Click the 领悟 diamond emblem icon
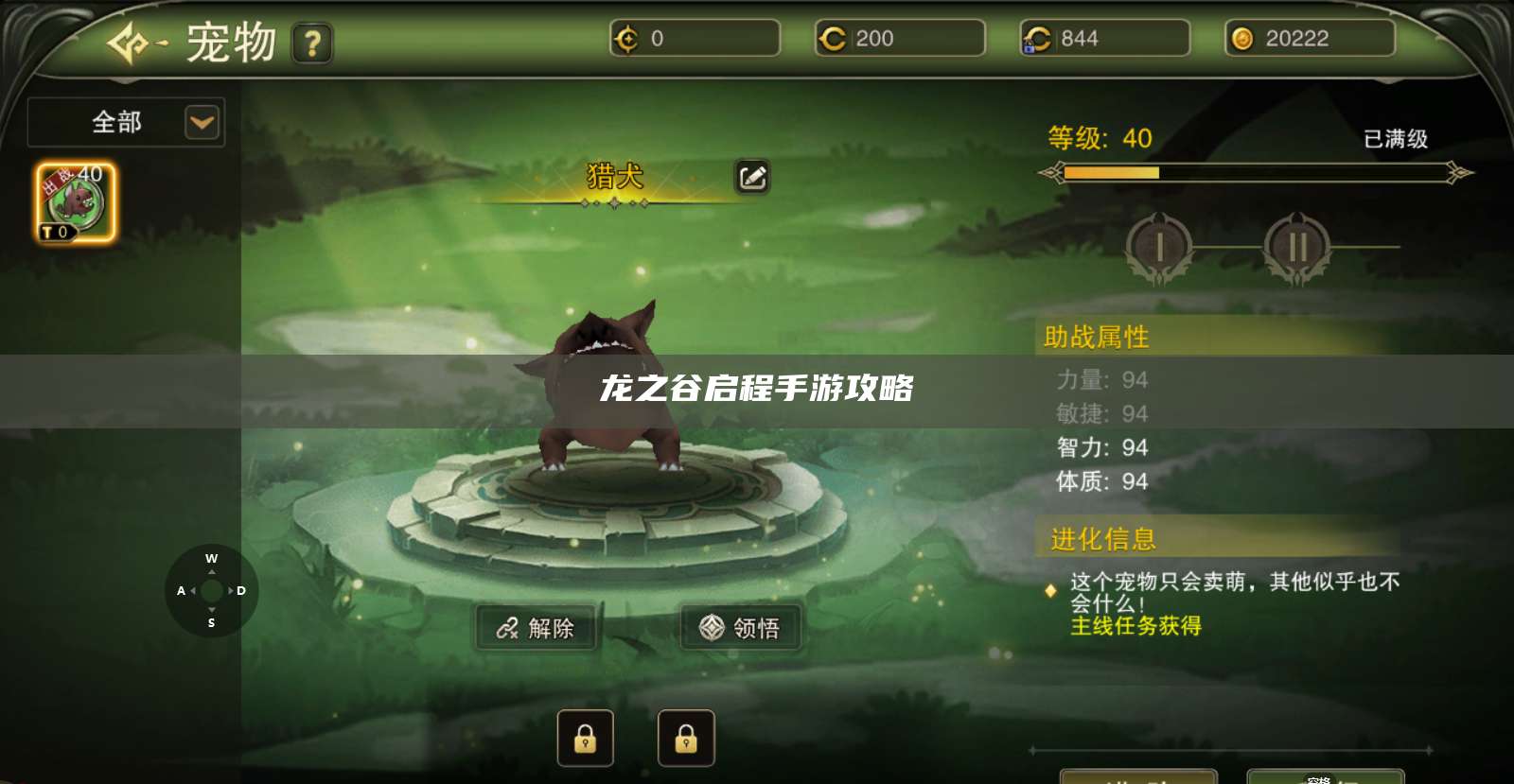 tap(706, 627)
